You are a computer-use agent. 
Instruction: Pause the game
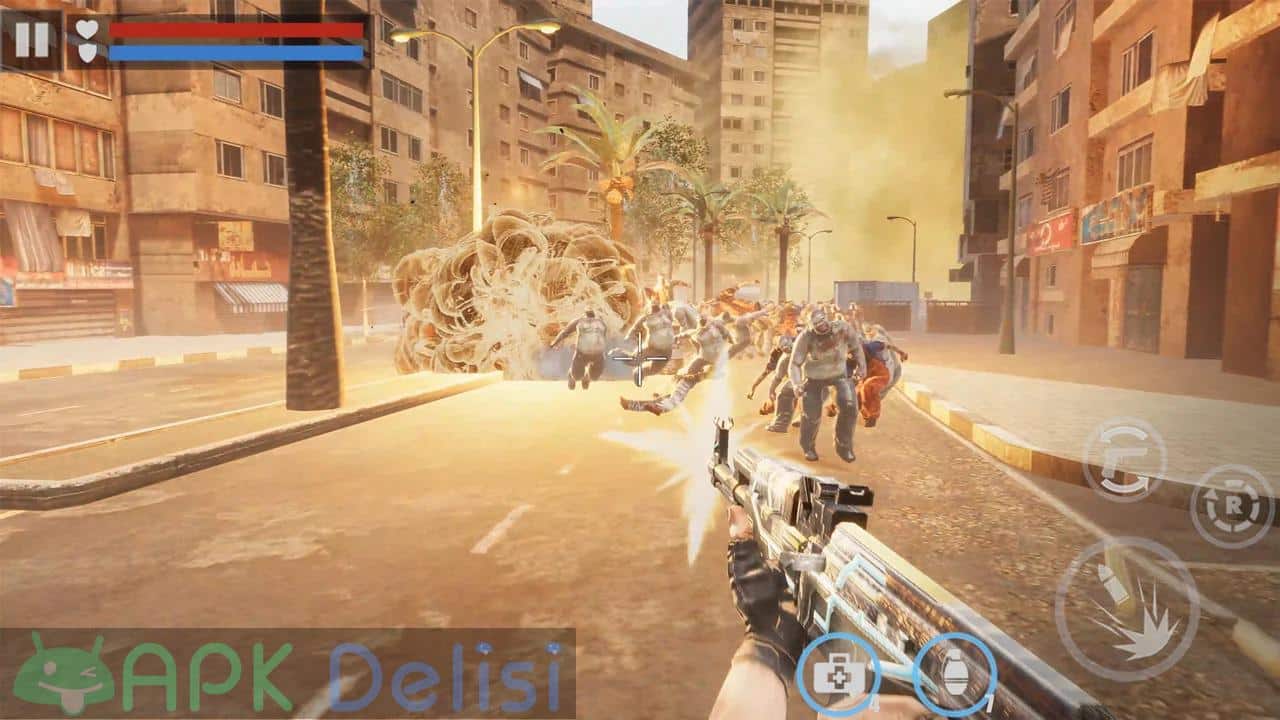tap(32, 39)
